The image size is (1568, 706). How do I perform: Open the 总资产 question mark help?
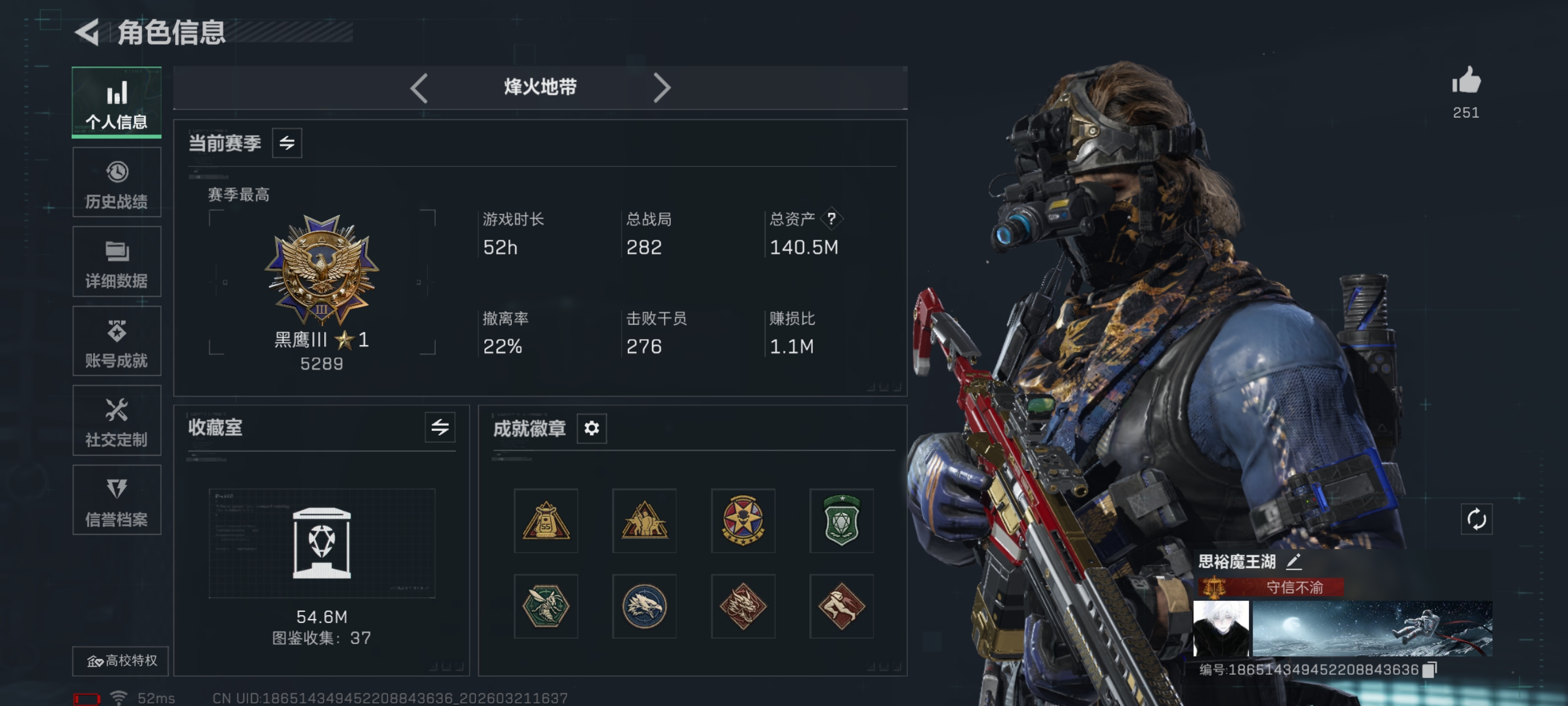click(x=831, y=219)
